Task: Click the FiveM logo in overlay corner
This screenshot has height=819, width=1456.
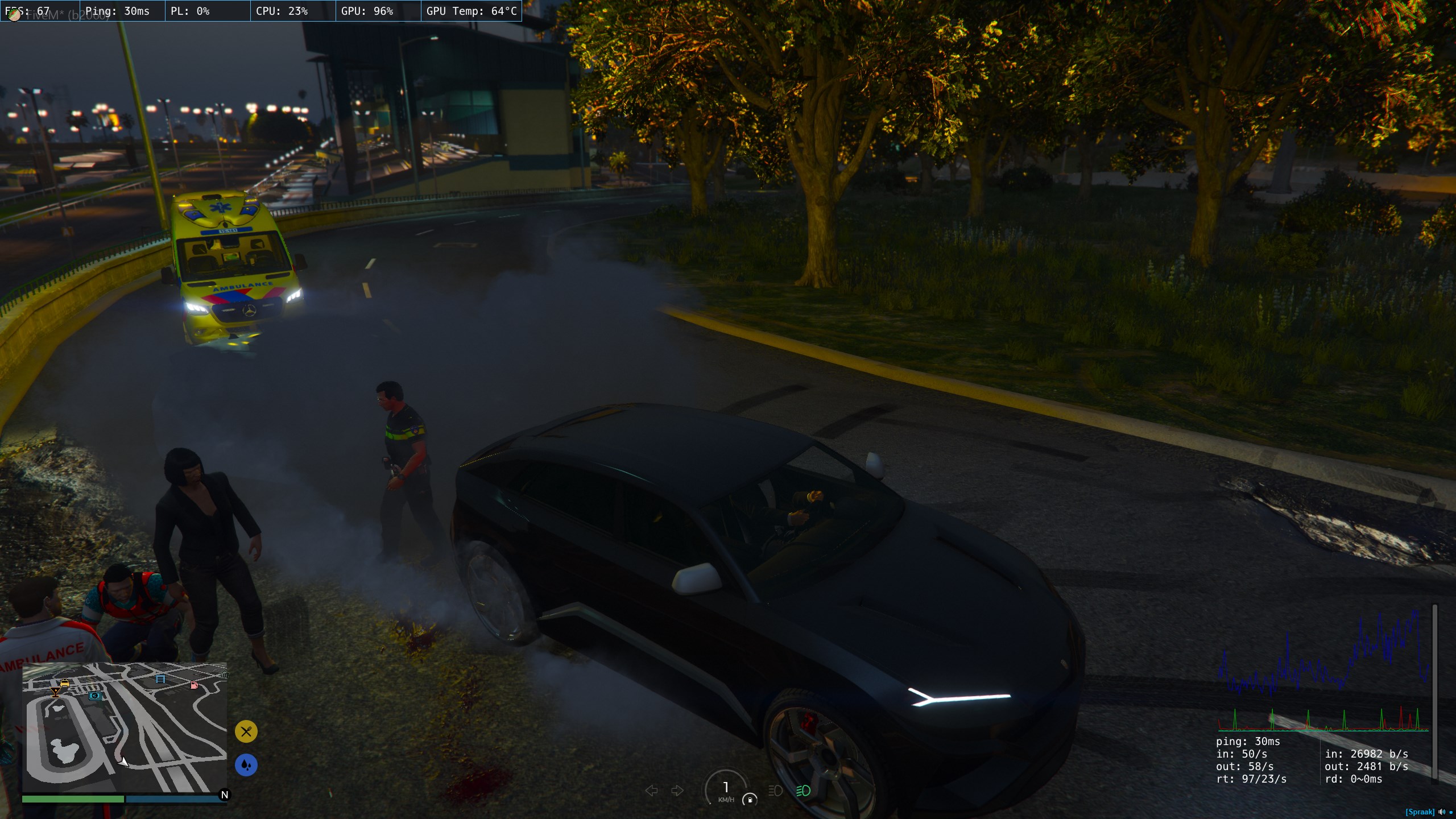Action: tap(15, 15)
